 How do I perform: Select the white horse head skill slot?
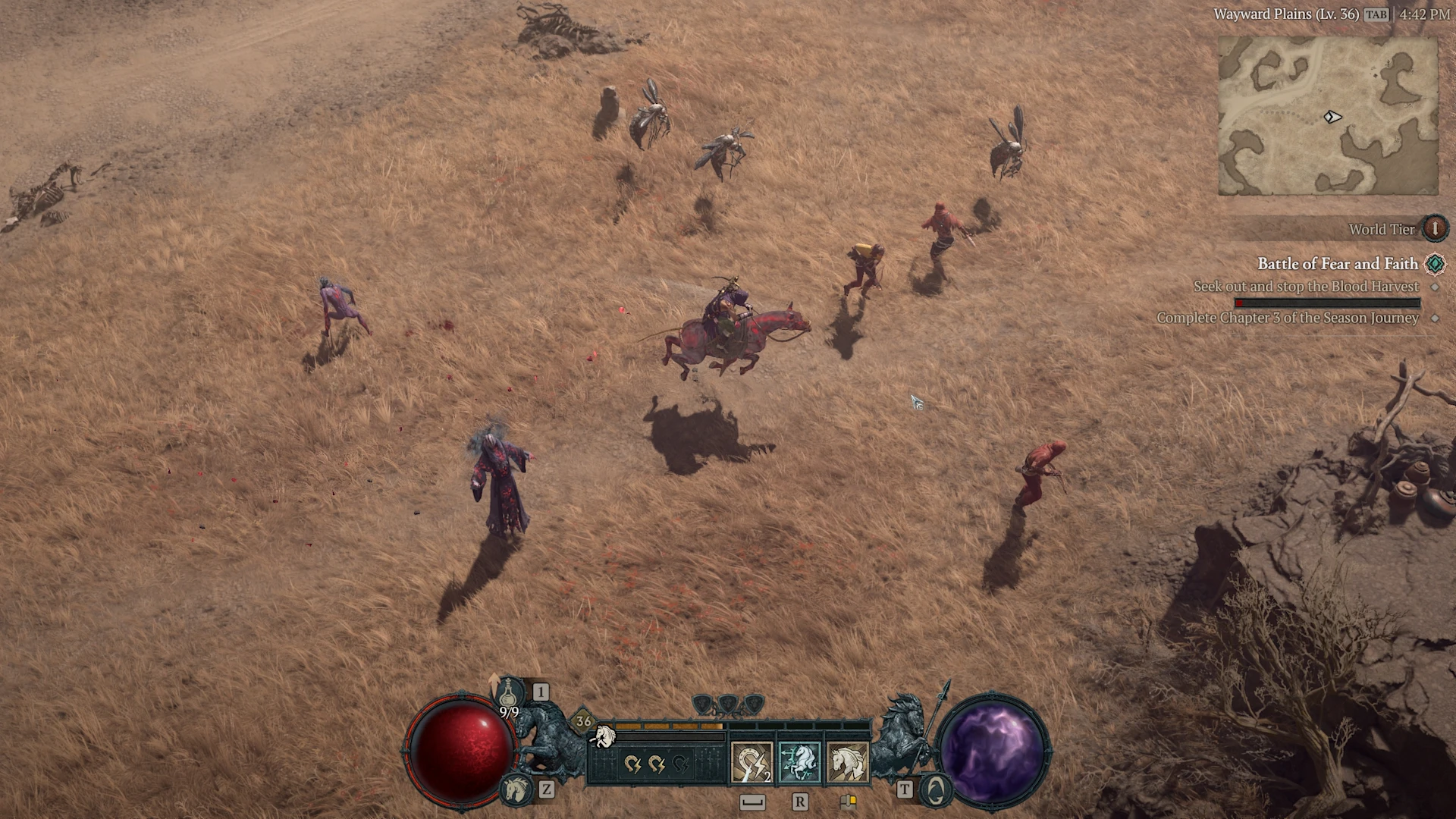(x=847, y=762)
